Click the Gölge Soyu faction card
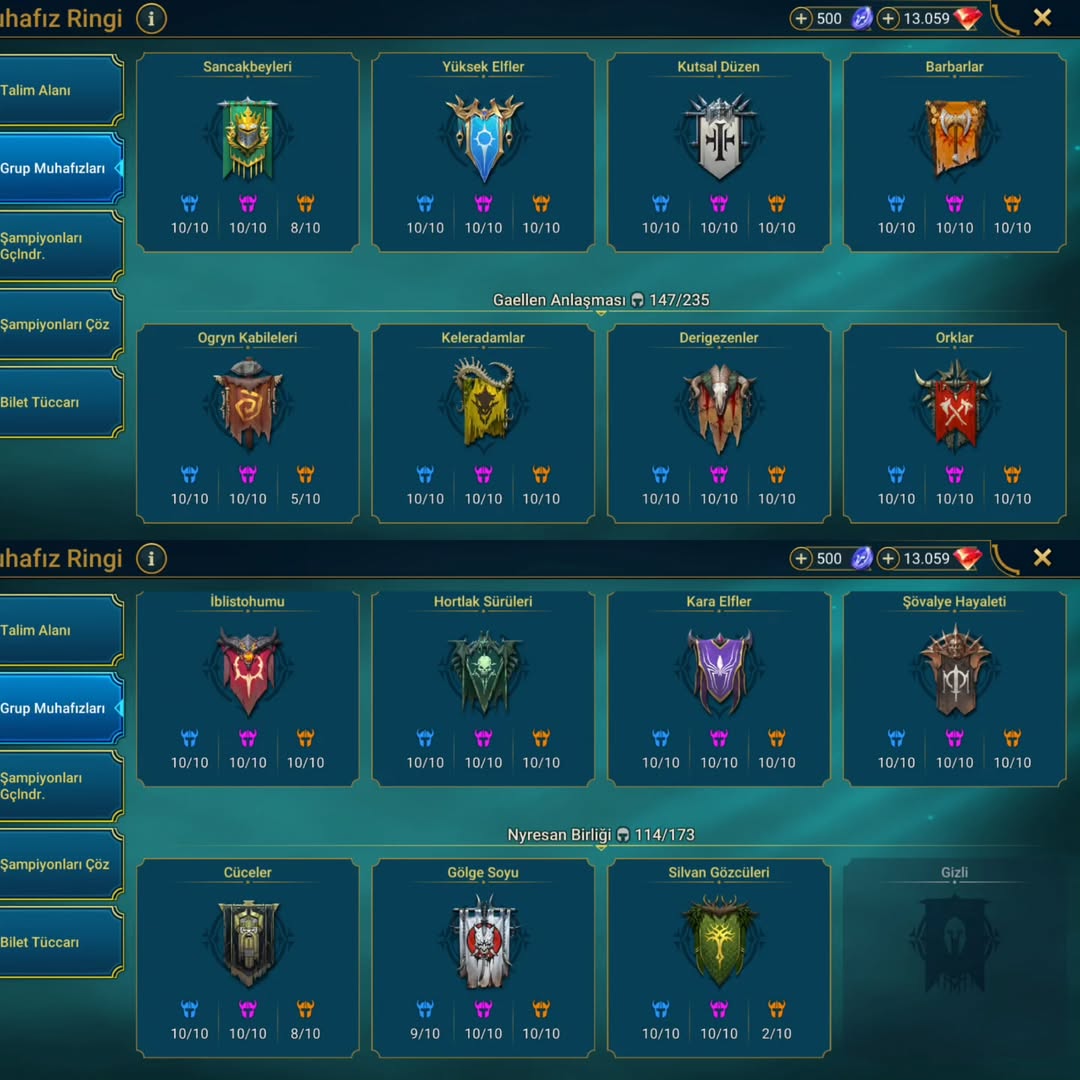 coord(483,945)
